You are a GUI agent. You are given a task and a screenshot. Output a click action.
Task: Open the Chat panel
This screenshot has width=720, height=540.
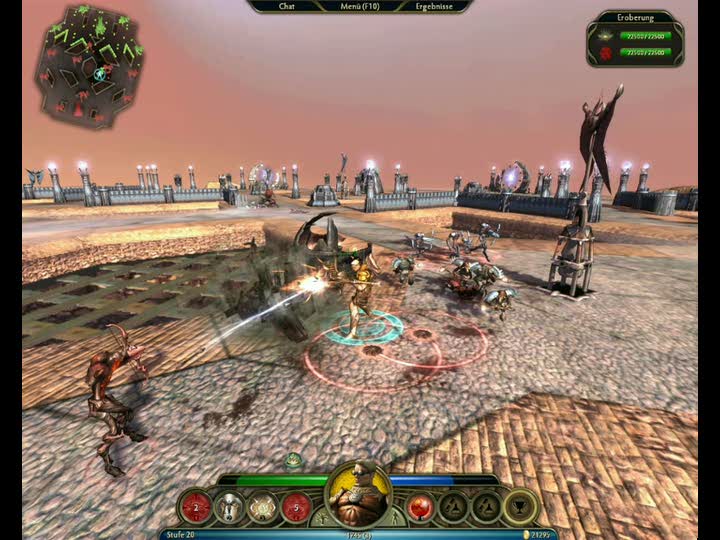pyautogui.click(x=287, y=6)
